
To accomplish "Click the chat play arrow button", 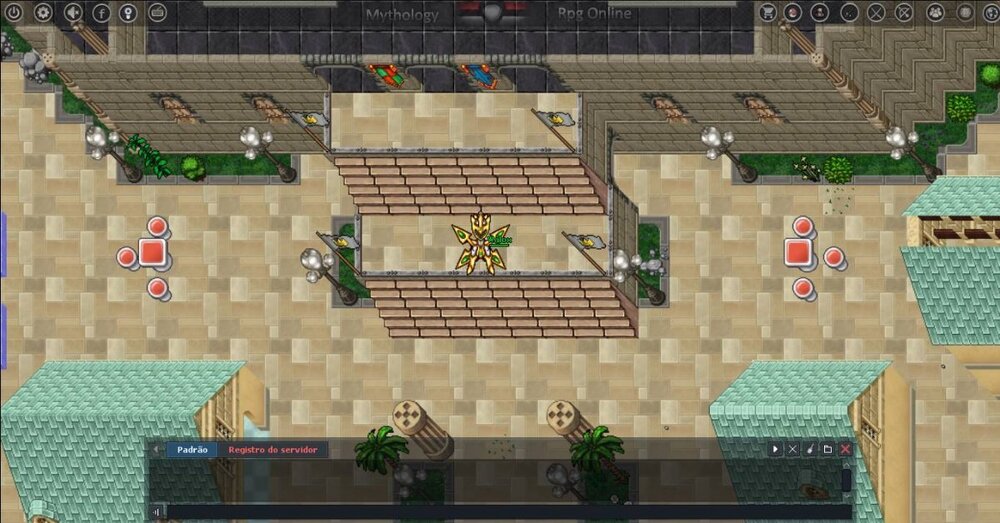I will pos(775,450).
